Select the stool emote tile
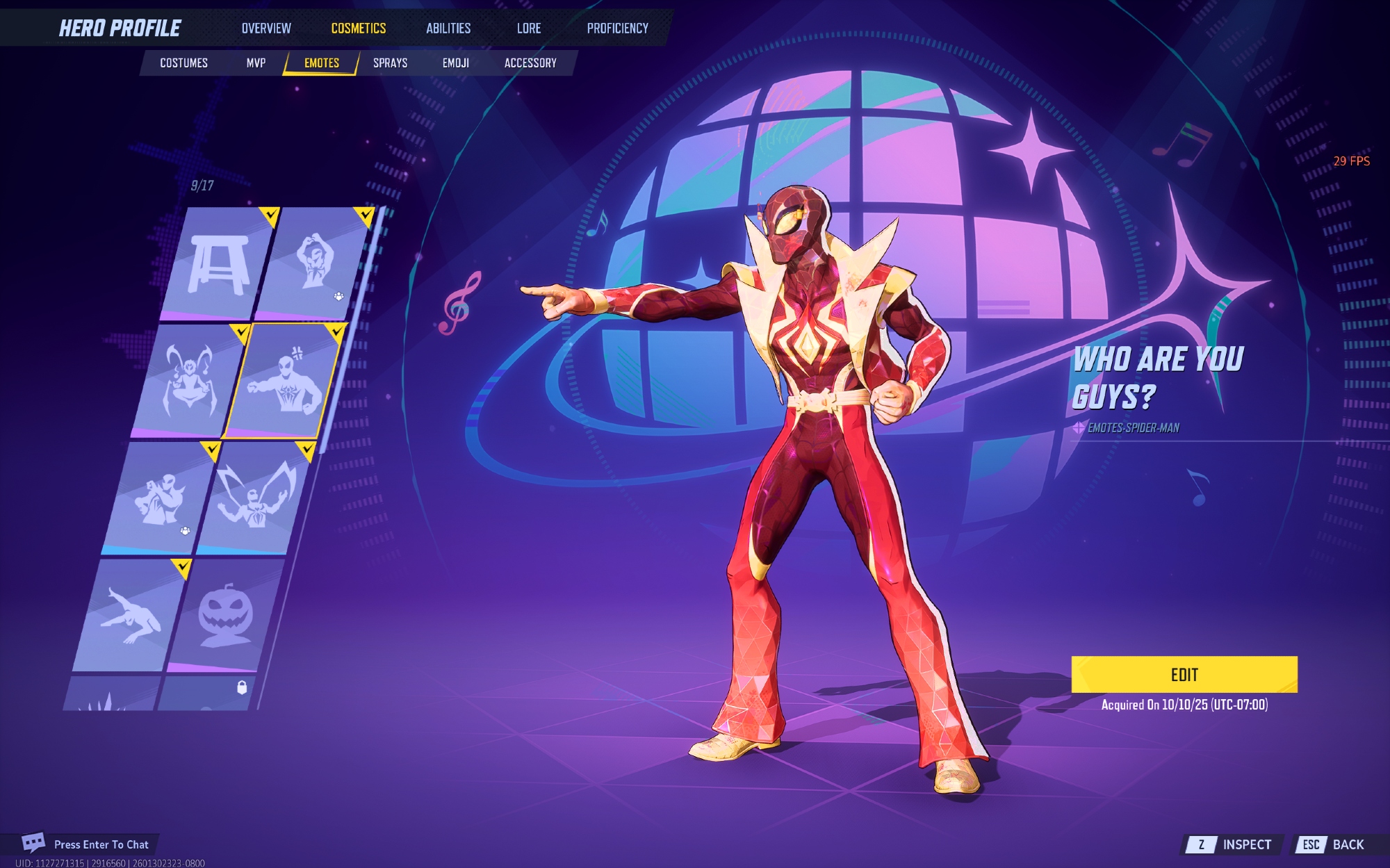The height and width of the screenshot is (868, 1390). pos(219,264)
